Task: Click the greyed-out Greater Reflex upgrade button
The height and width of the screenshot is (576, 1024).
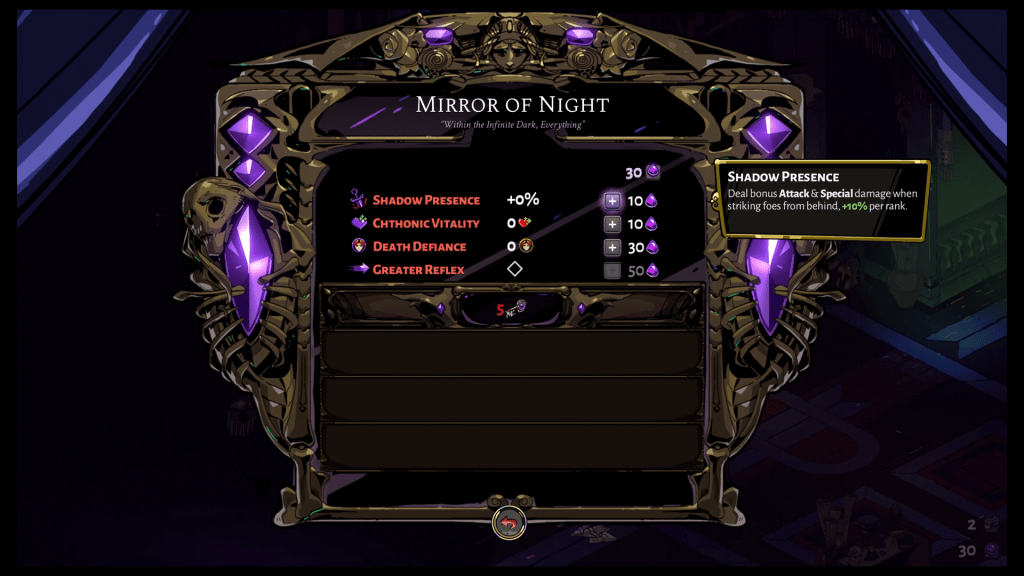Action: 612,270
